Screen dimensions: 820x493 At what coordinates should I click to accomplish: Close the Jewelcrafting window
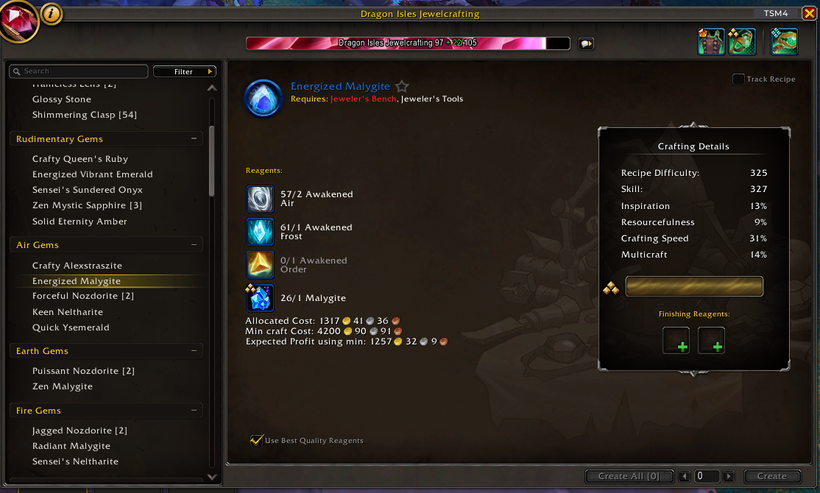[x=808, y=14]
